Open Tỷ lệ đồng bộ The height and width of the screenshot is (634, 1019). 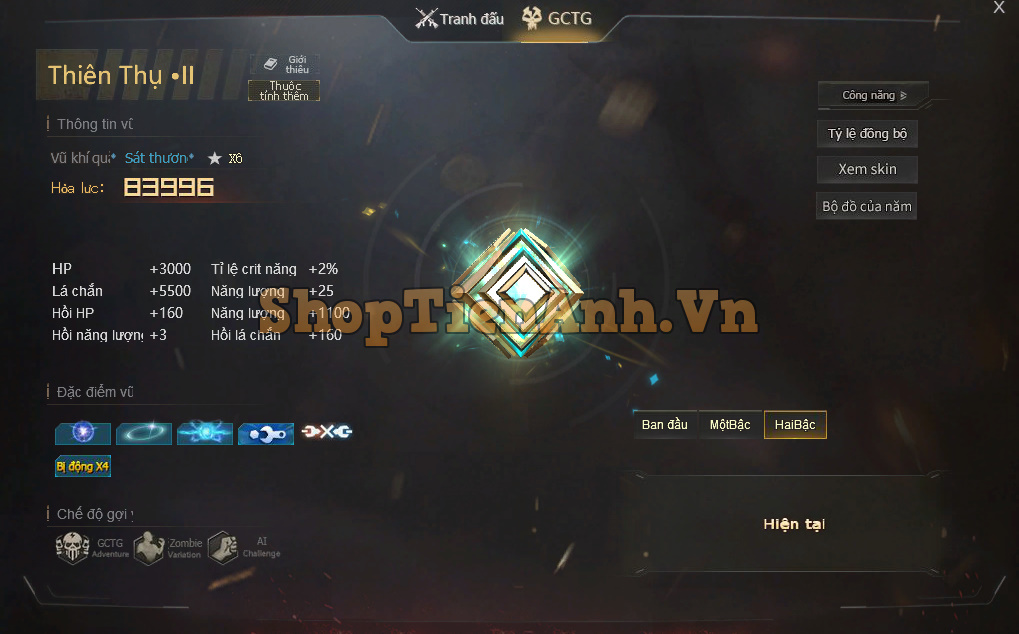click(x=867, y=134)
